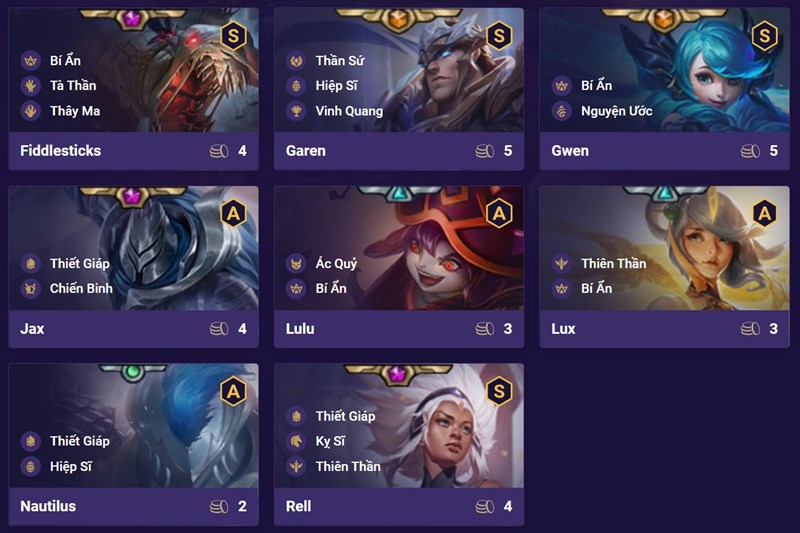Select the Fiddlesticks champion card
Image resolution: width=800 pixels, height=533 pixels.
[x=133, y=90]
